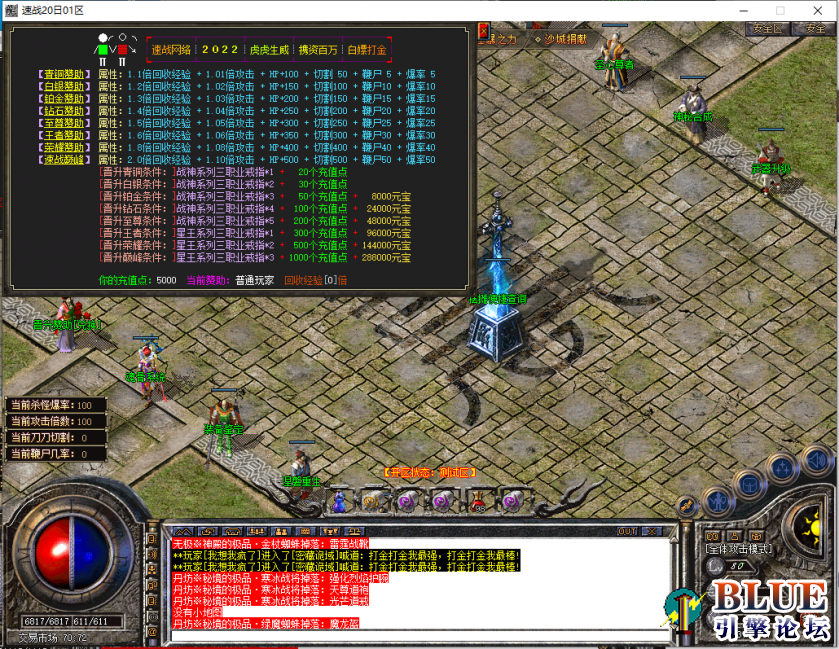The image size is (839, 649).
Task: Activate the 速战巅峰 sponsor tier
Action: tap(64, 159)
